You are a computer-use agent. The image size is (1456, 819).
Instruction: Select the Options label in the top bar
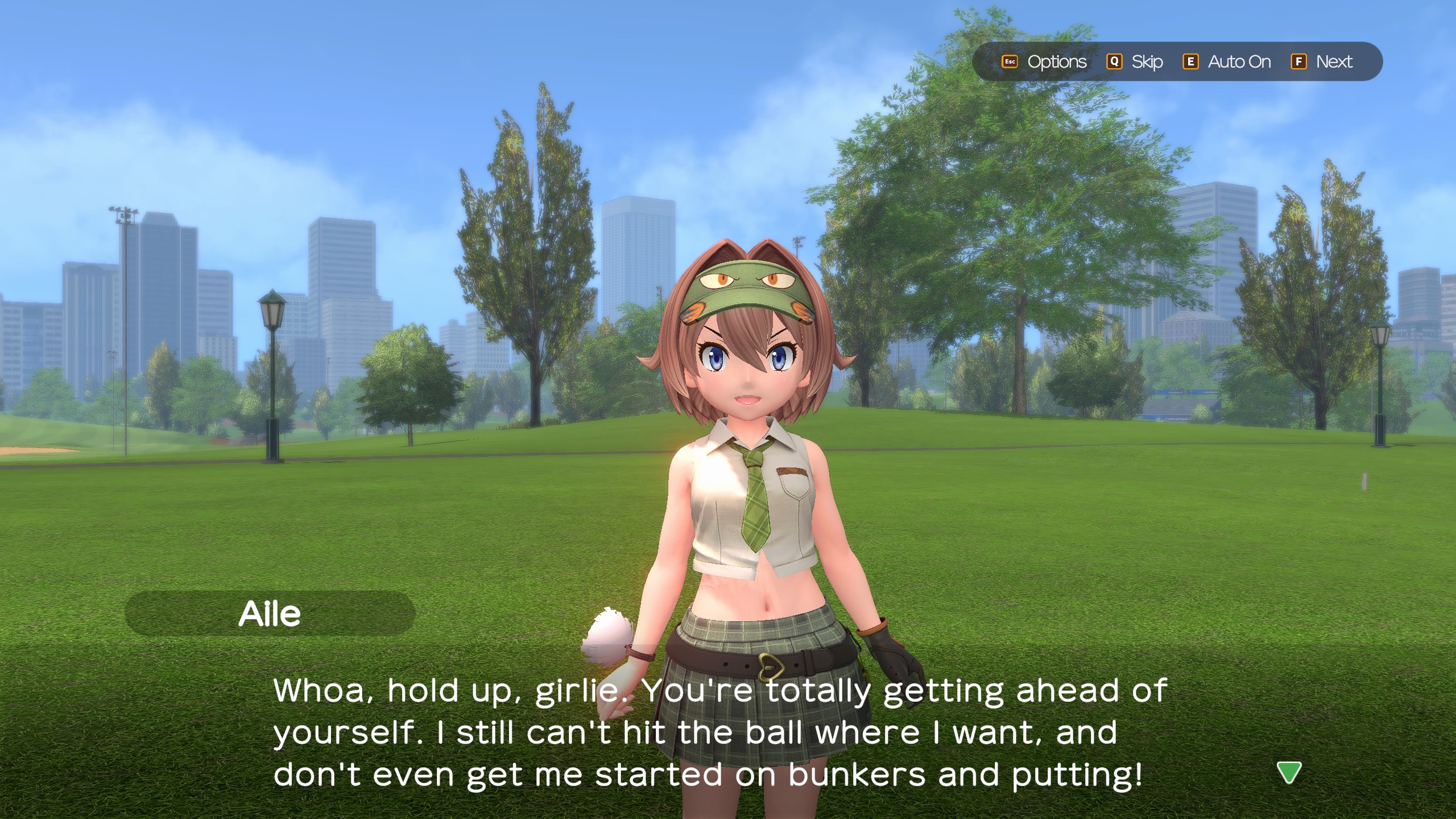click(1056, 61)
